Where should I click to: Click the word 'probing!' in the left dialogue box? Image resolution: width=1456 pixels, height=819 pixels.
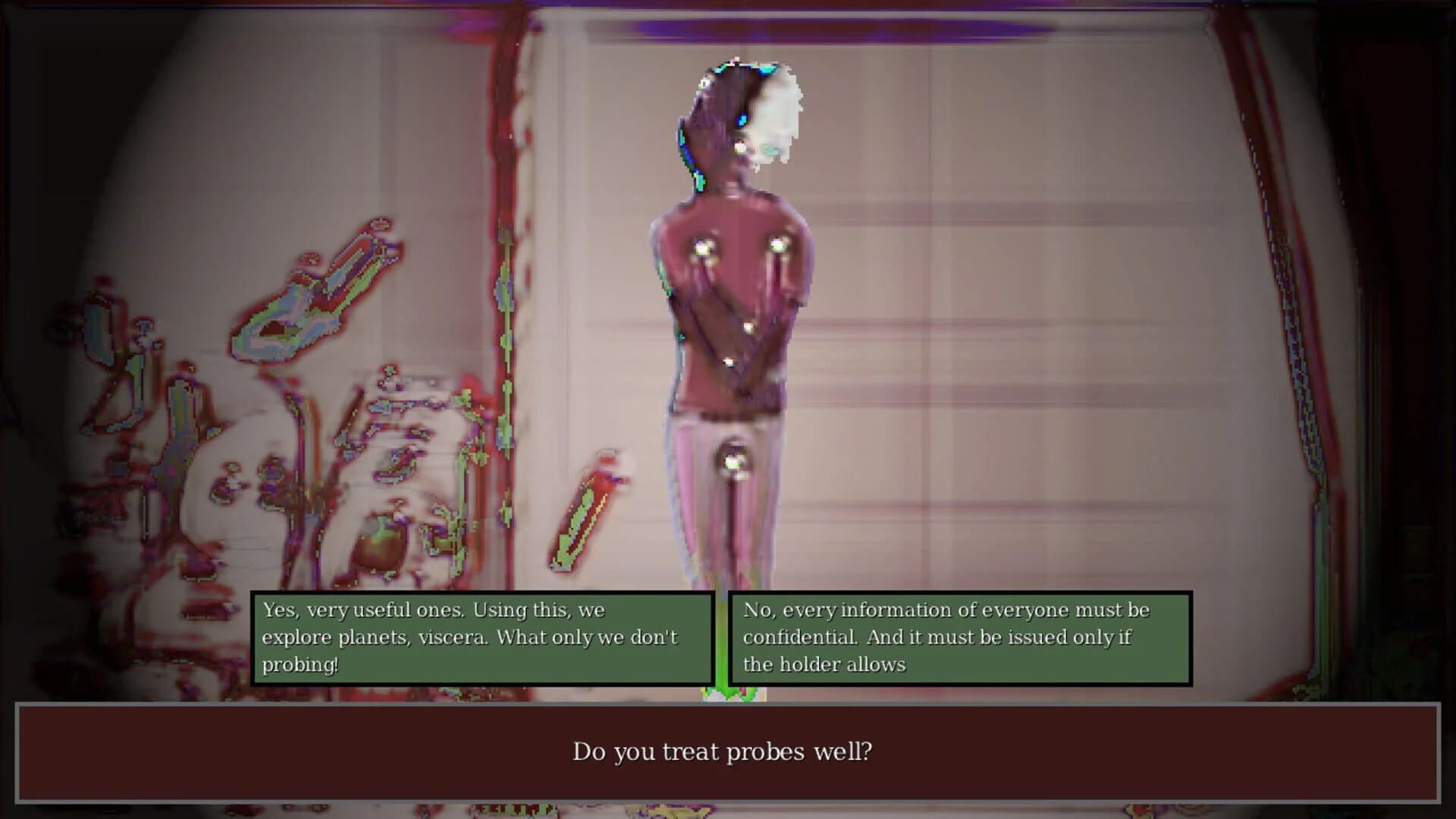point(302,664)
